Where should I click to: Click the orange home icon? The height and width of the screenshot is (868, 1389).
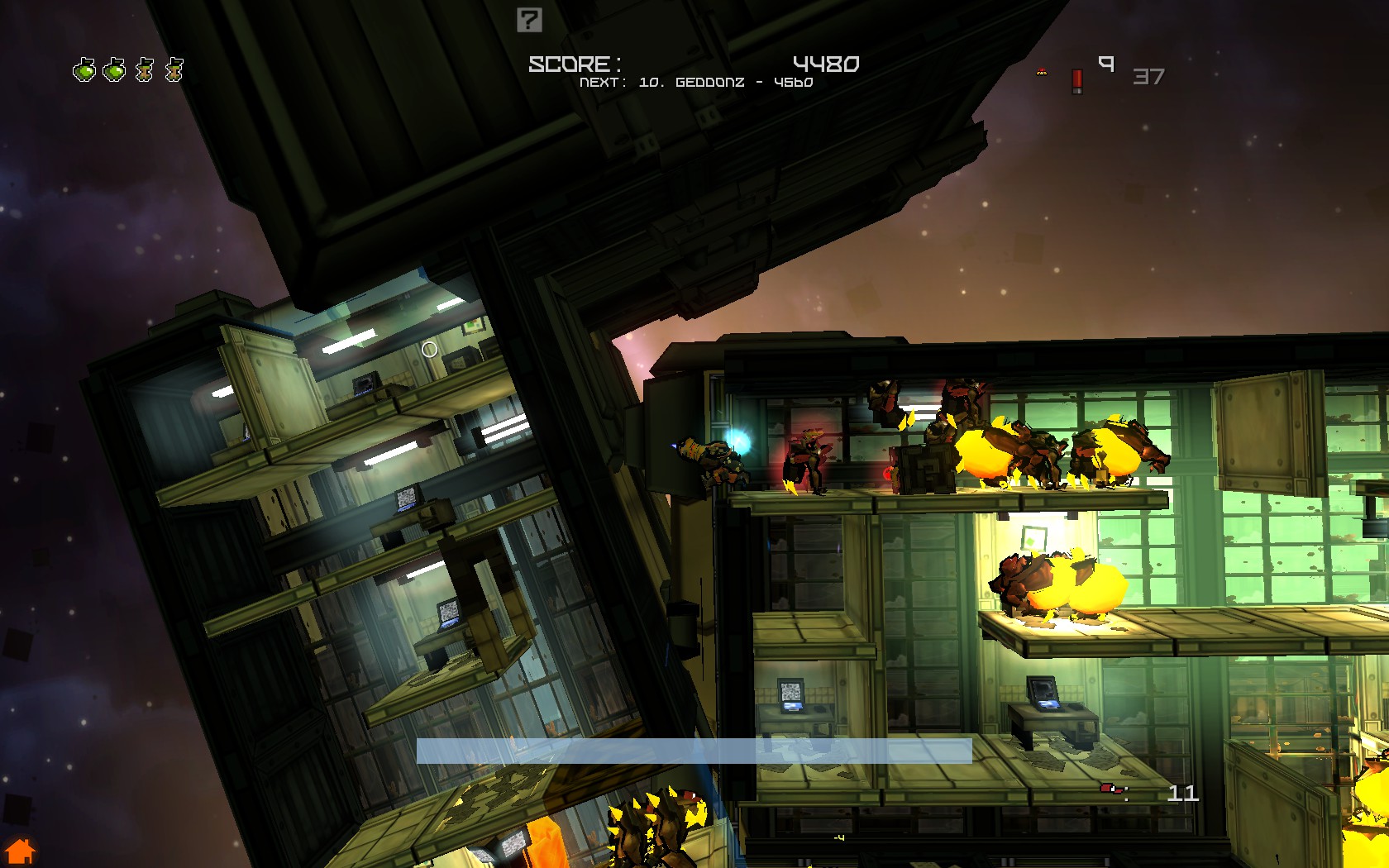pyautogui.click(x=20, y=851)
